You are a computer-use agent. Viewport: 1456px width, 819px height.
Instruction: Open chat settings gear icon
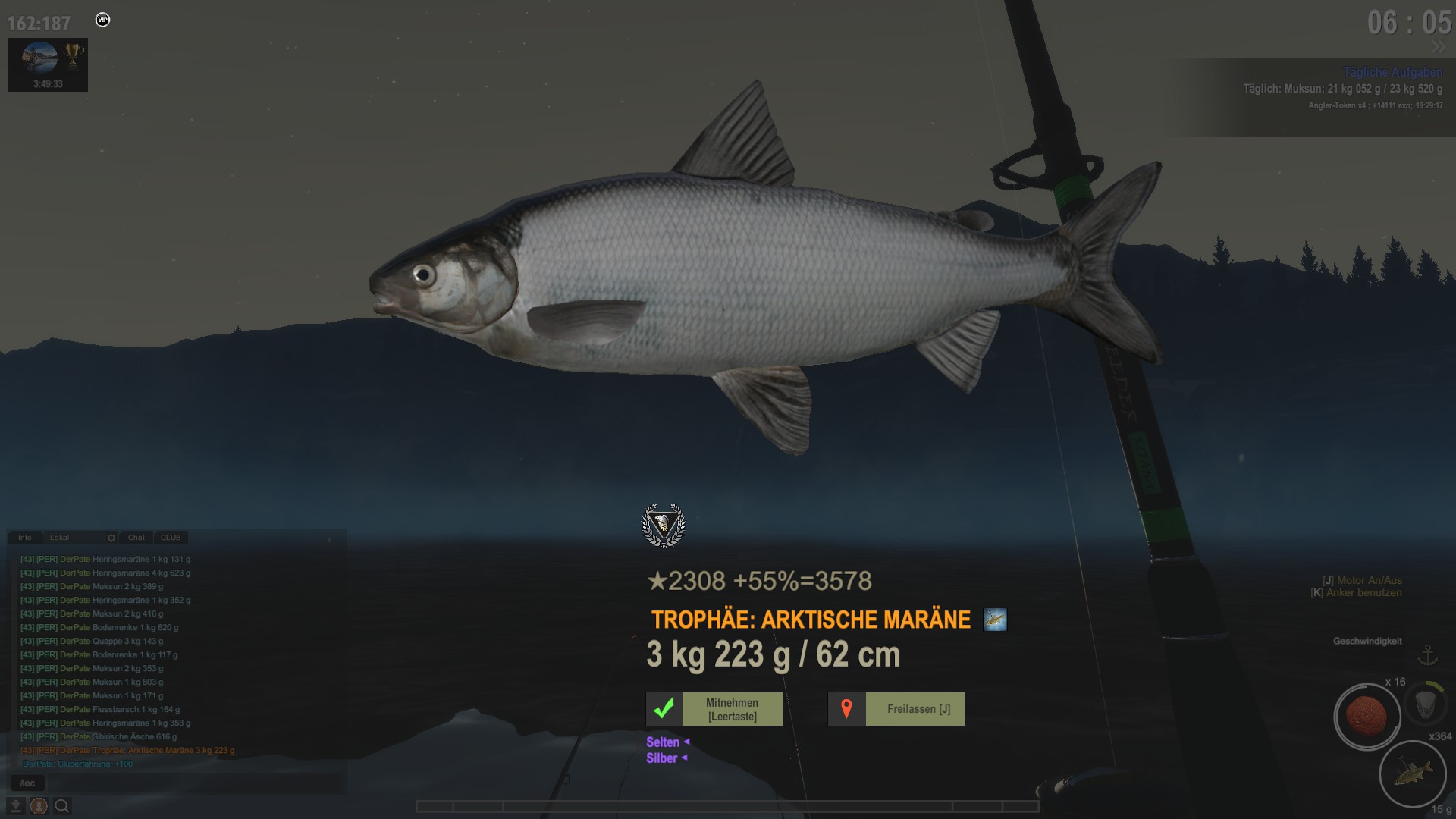coord(111,538)
